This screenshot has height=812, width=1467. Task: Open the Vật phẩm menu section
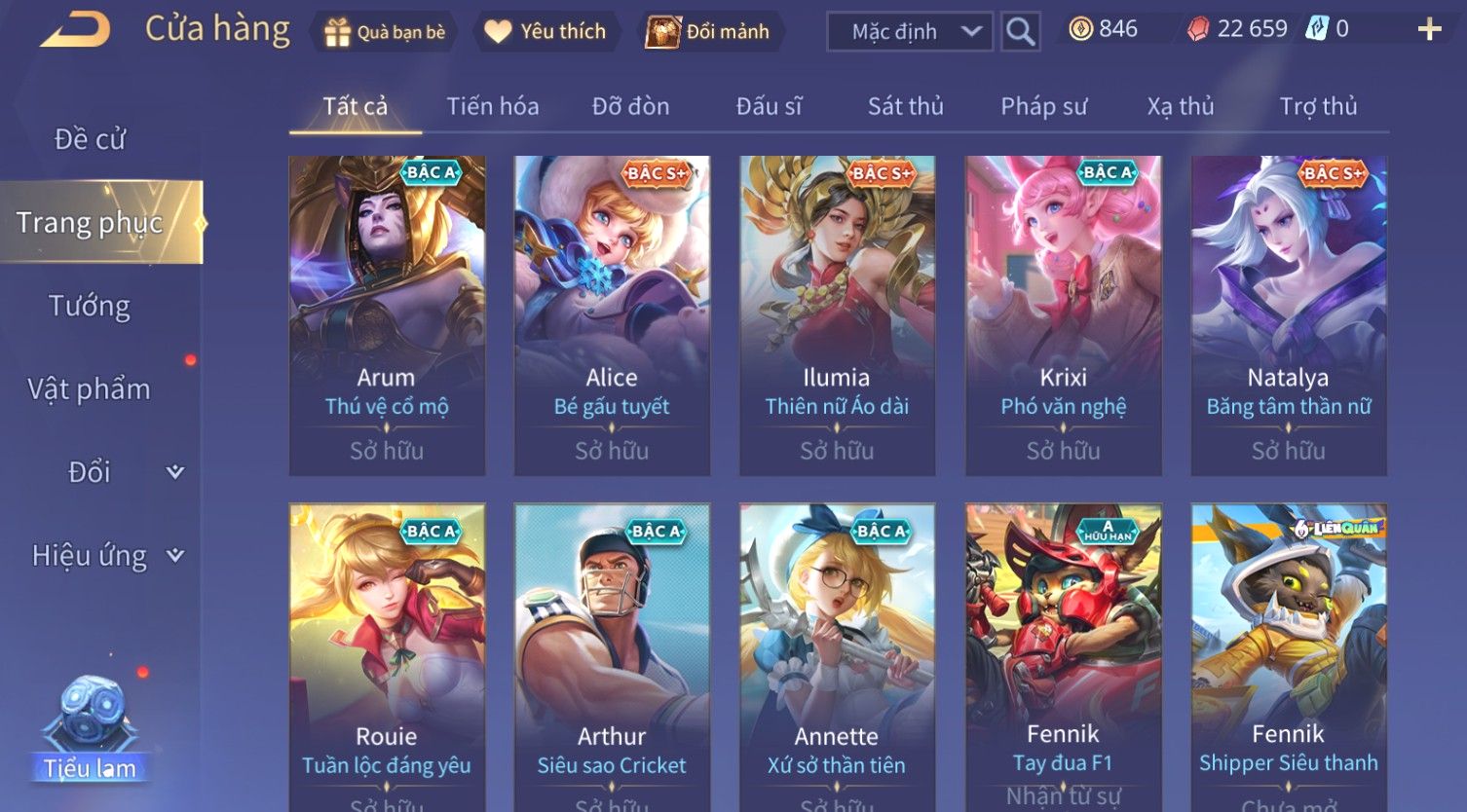pyautogui.click(x=90, y=389)
